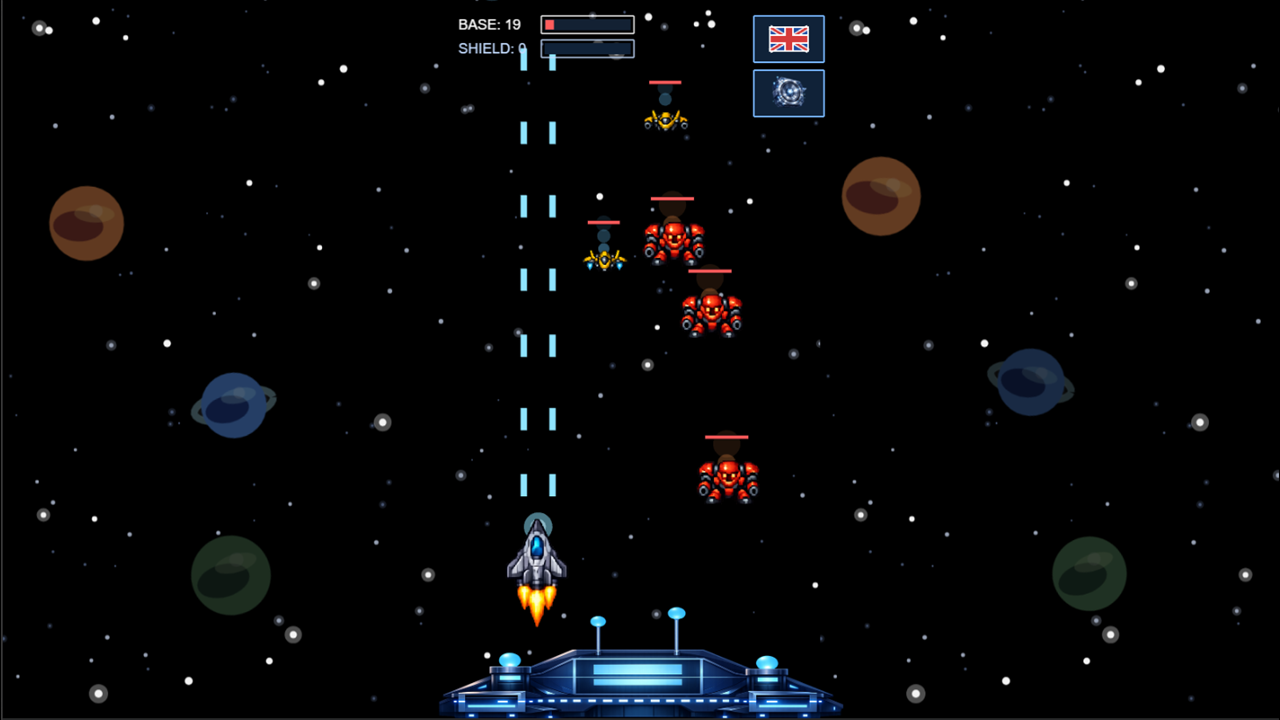Toggle the language with the flag button
Image resolution: width=1280 pixels, height=720 pixels.
(789, 39)
